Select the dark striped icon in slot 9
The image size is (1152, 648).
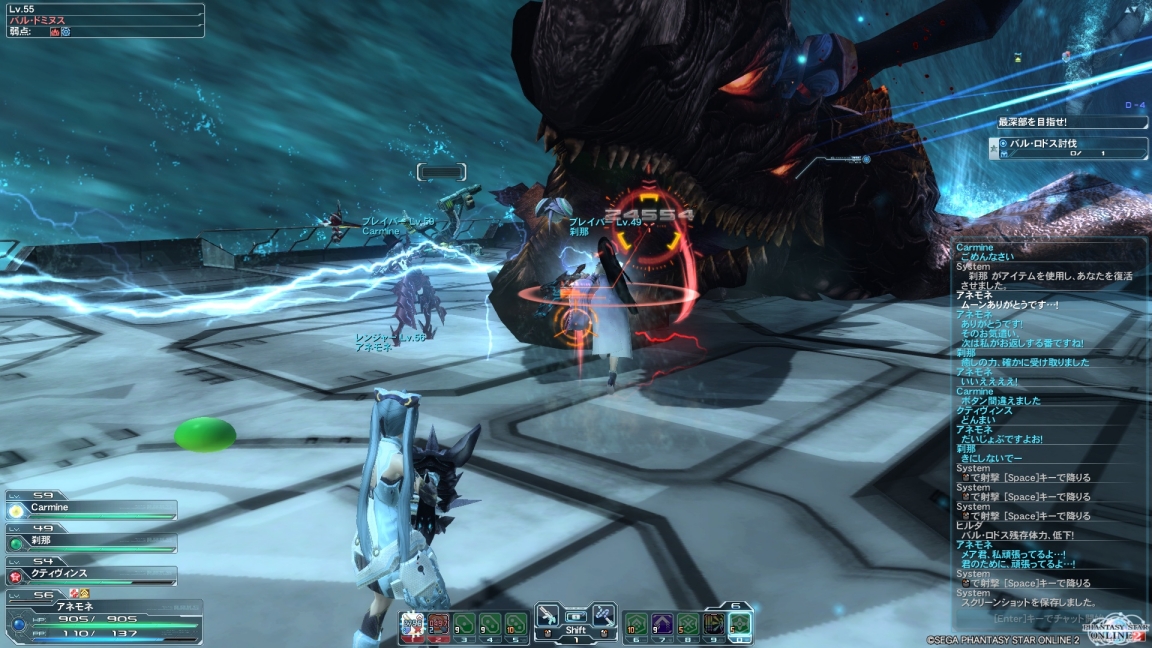click(713, 624)
